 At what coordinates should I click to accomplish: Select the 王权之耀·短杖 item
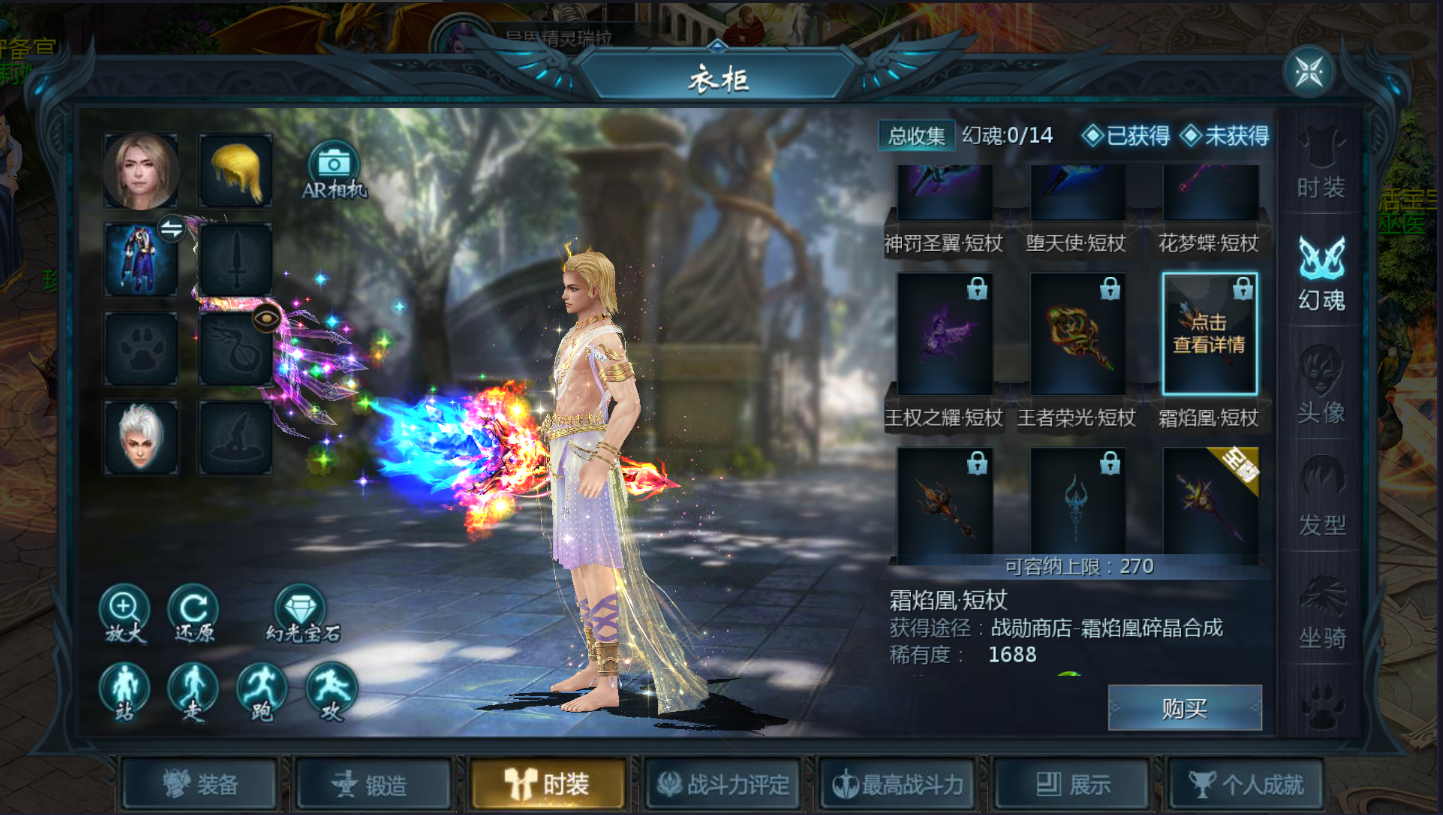click(944, 335)
